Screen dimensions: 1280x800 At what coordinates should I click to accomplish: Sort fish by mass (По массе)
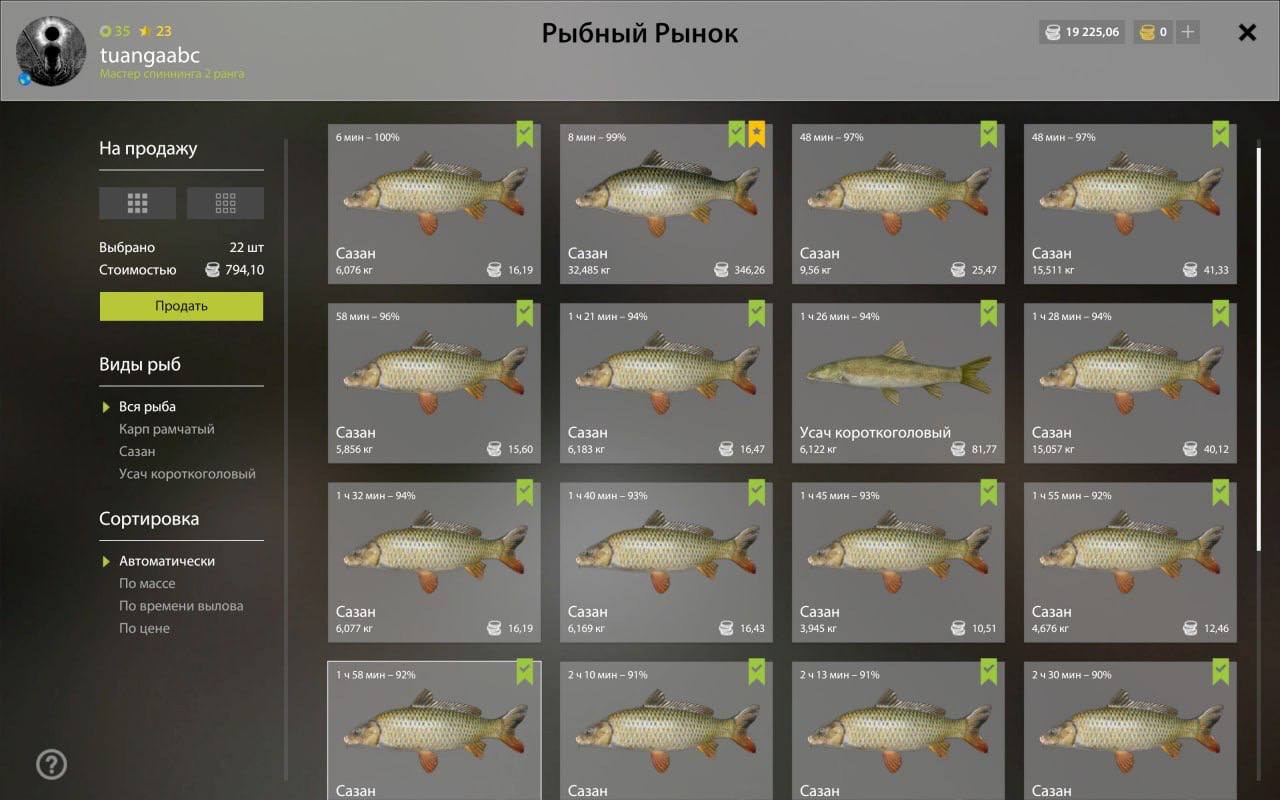coord(147,584)
